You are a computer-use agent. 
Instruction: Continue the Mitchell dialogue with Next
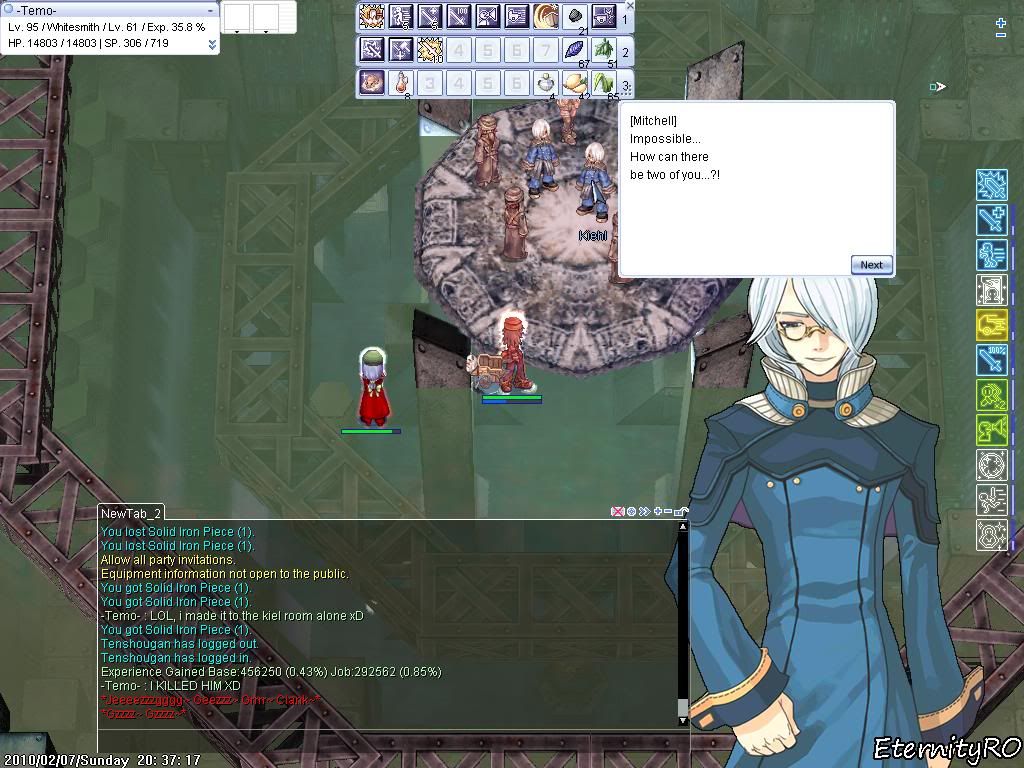coord(871,265)
